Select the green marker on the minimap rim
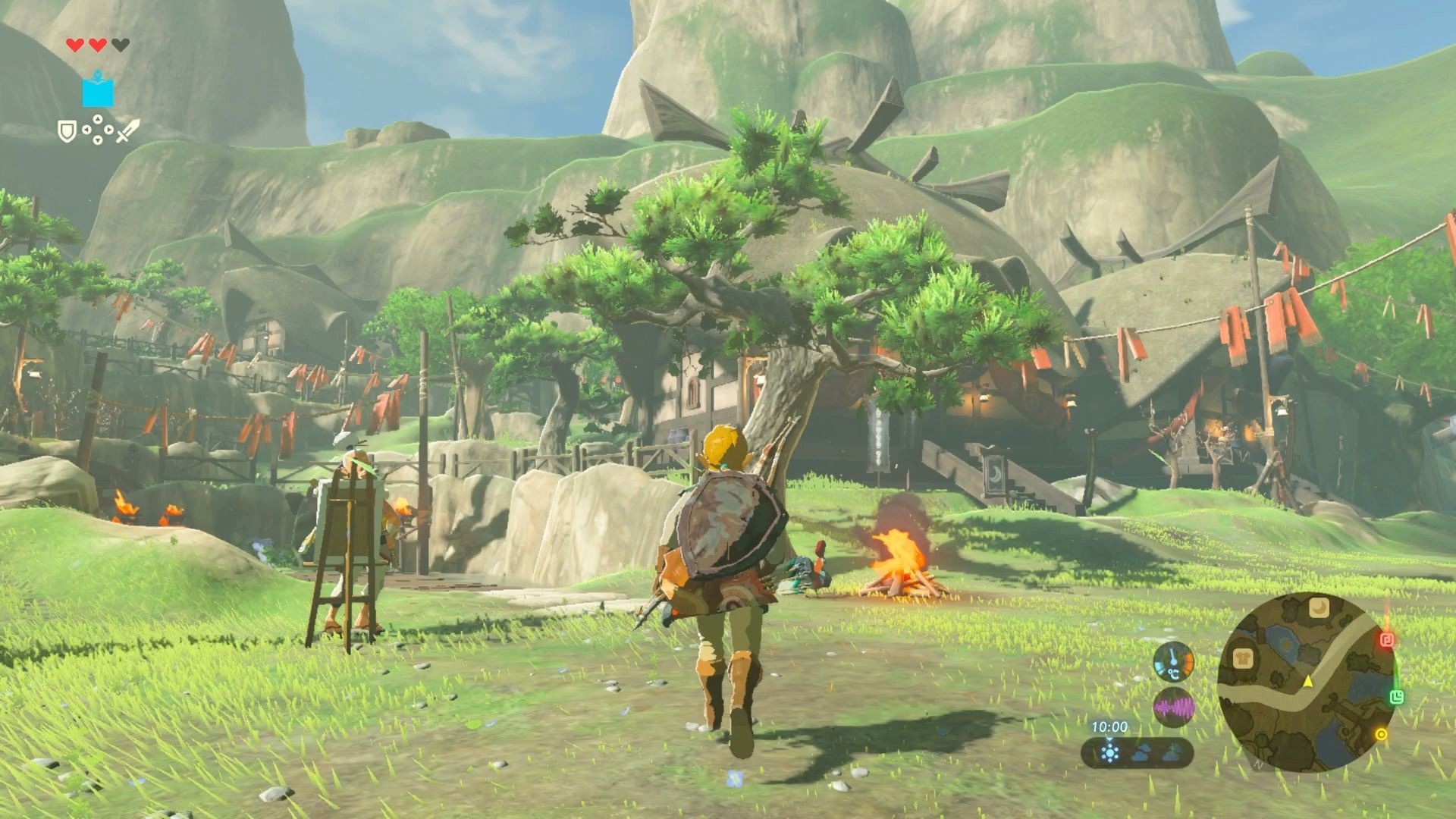This screenshot has width=1456, height=819. tap(1397, 697)
